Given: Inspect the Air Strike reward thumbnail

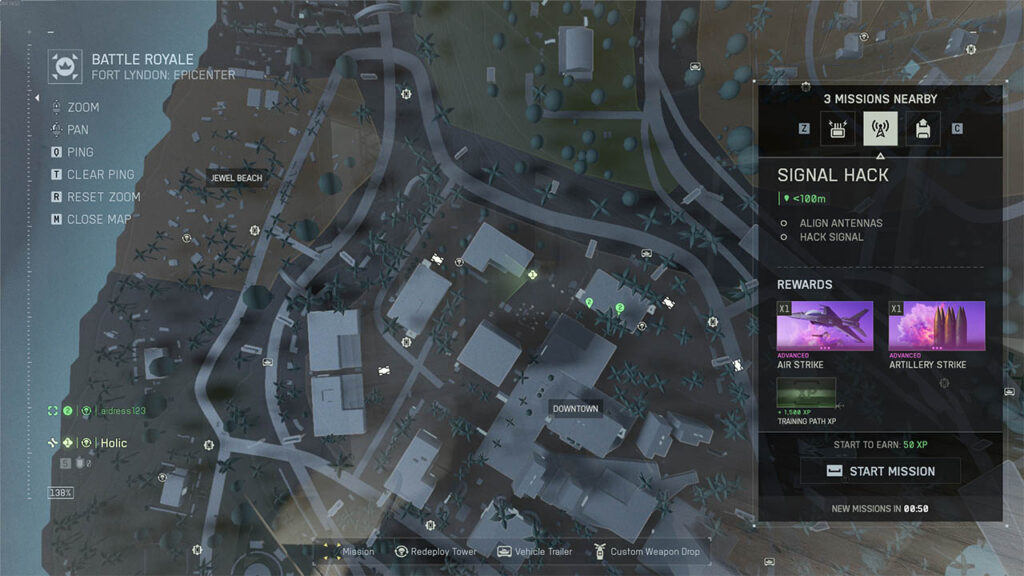Looking at the screenshot, I should (x=825, y=326).
